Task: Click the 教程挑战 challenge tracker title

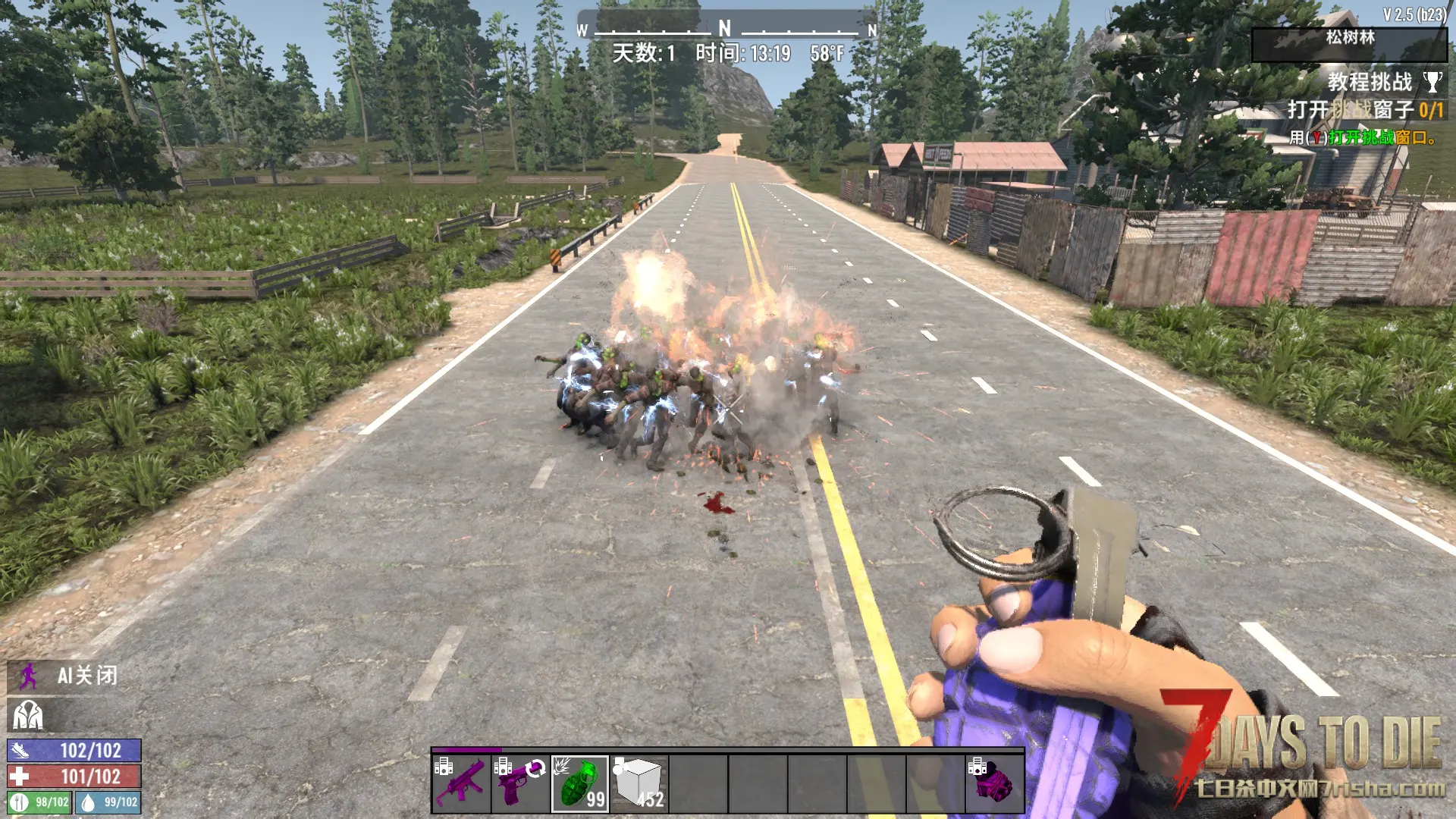Action: click(1369, 82)
